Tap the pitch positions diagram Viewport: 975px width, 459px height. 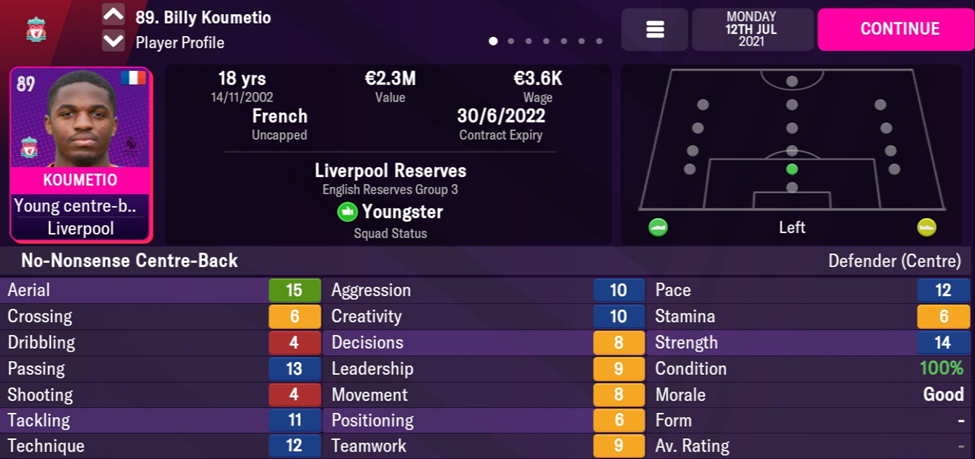pos(791,145)
